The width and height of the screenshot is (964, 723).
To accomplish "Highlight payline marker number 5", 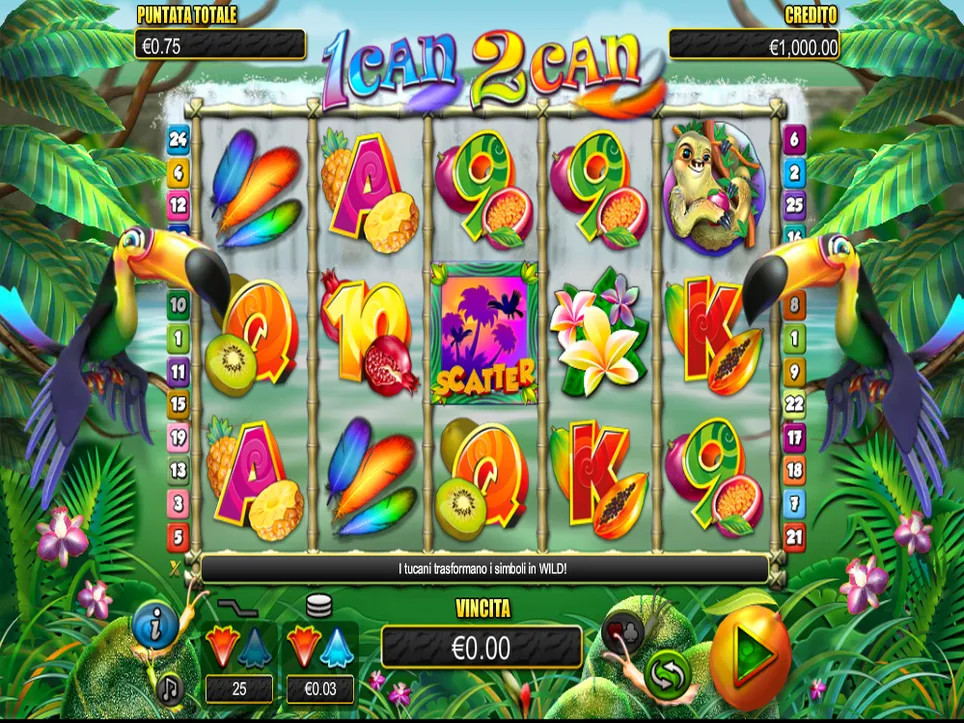I will pyautogui.click(x=178, y=537).
